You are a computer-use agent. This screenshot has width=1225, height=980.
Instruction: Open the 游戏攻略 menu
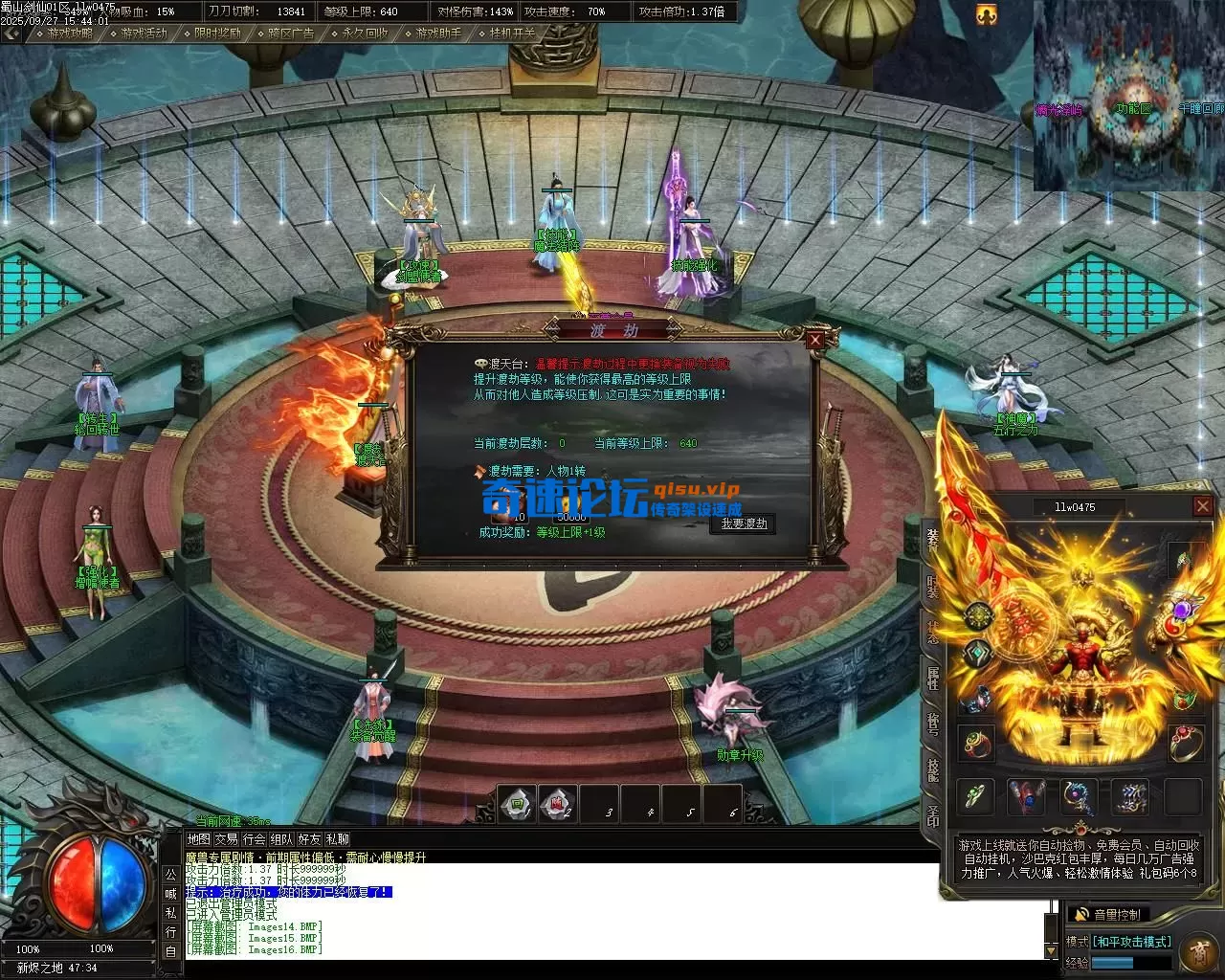70,33
